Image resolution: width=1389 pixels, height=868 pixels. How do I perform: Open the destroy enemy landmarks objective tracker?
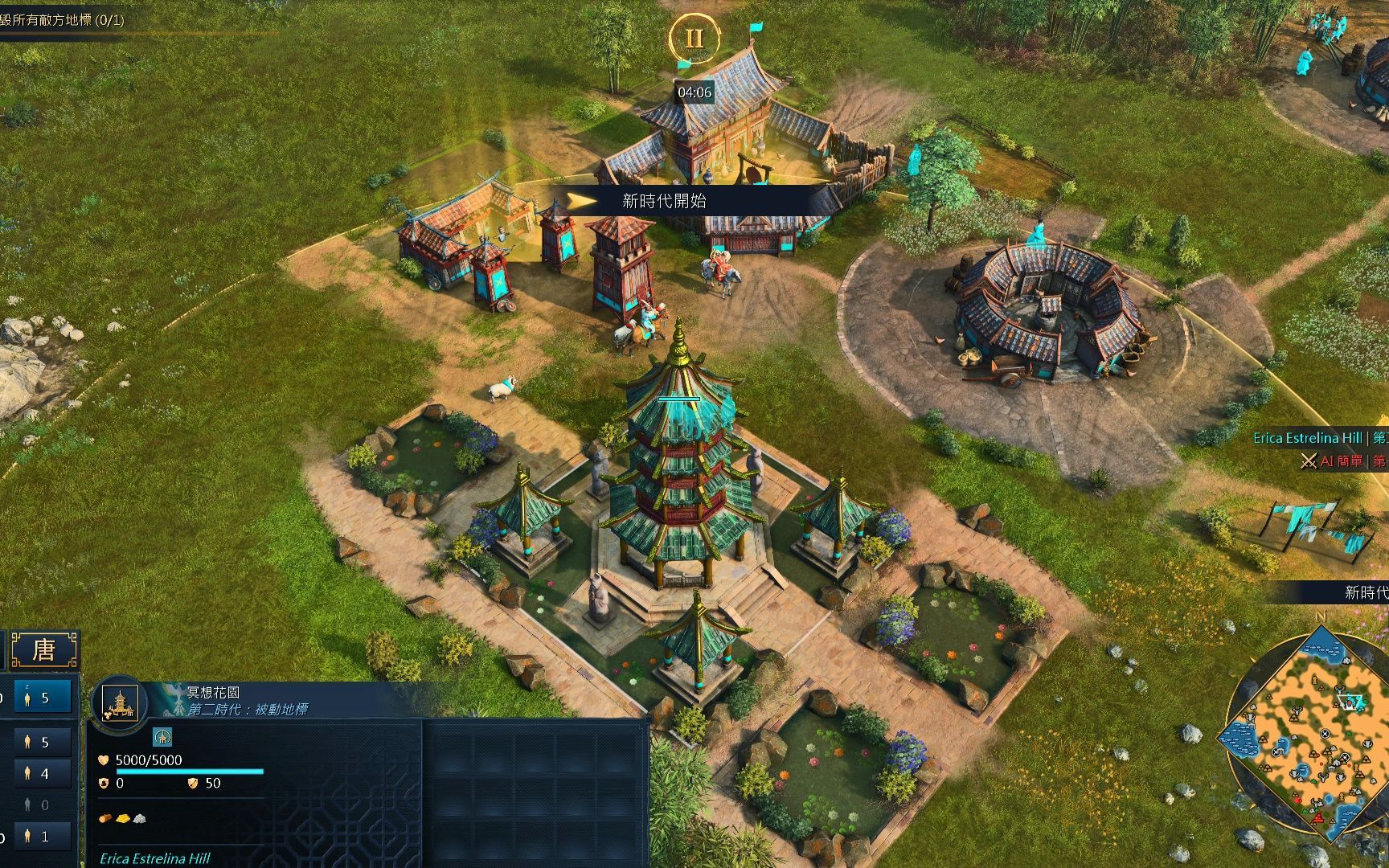(63, 20)
